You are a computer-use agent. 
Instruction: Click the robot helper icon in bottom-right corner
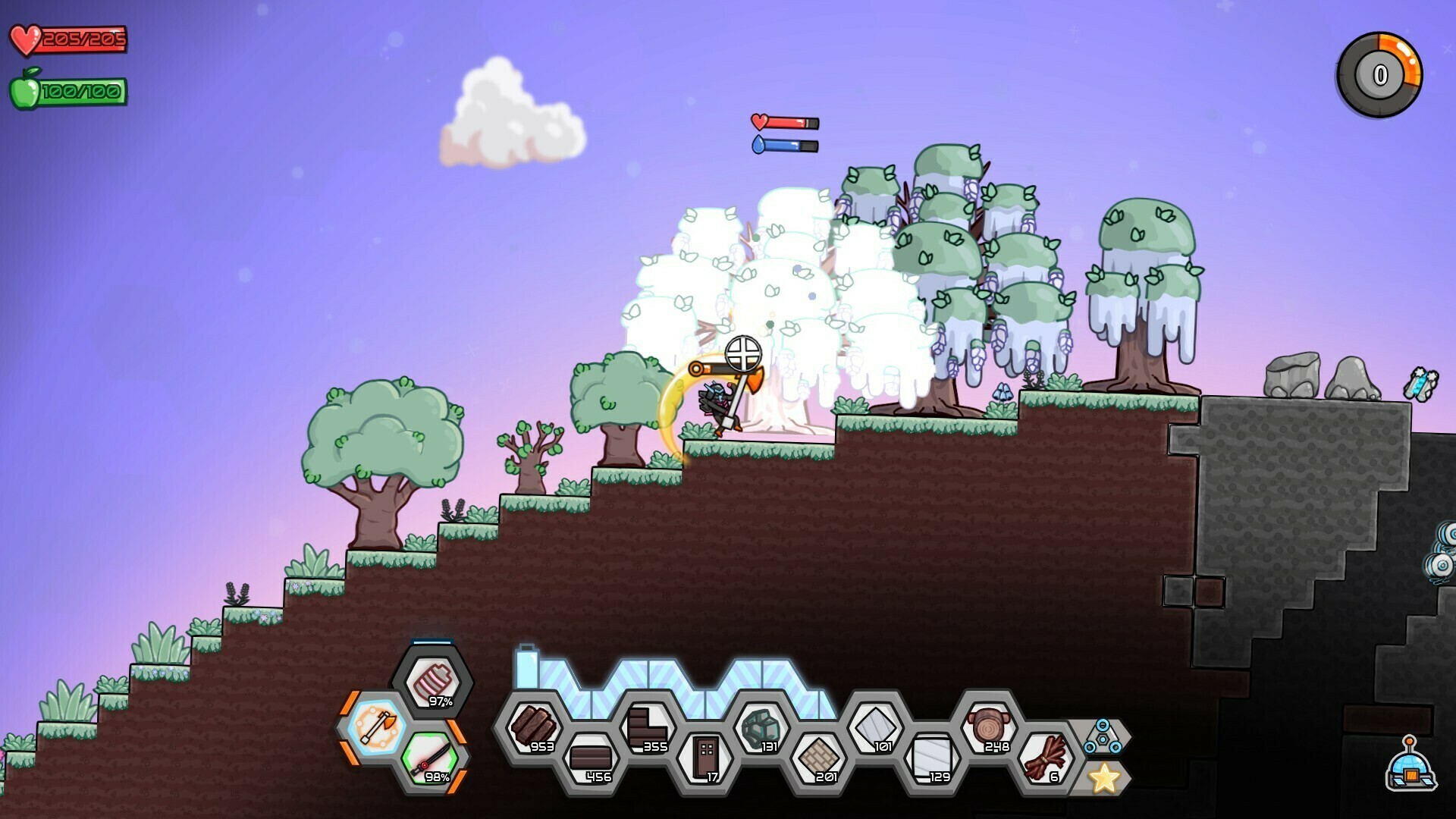(x=1410, y=770)
